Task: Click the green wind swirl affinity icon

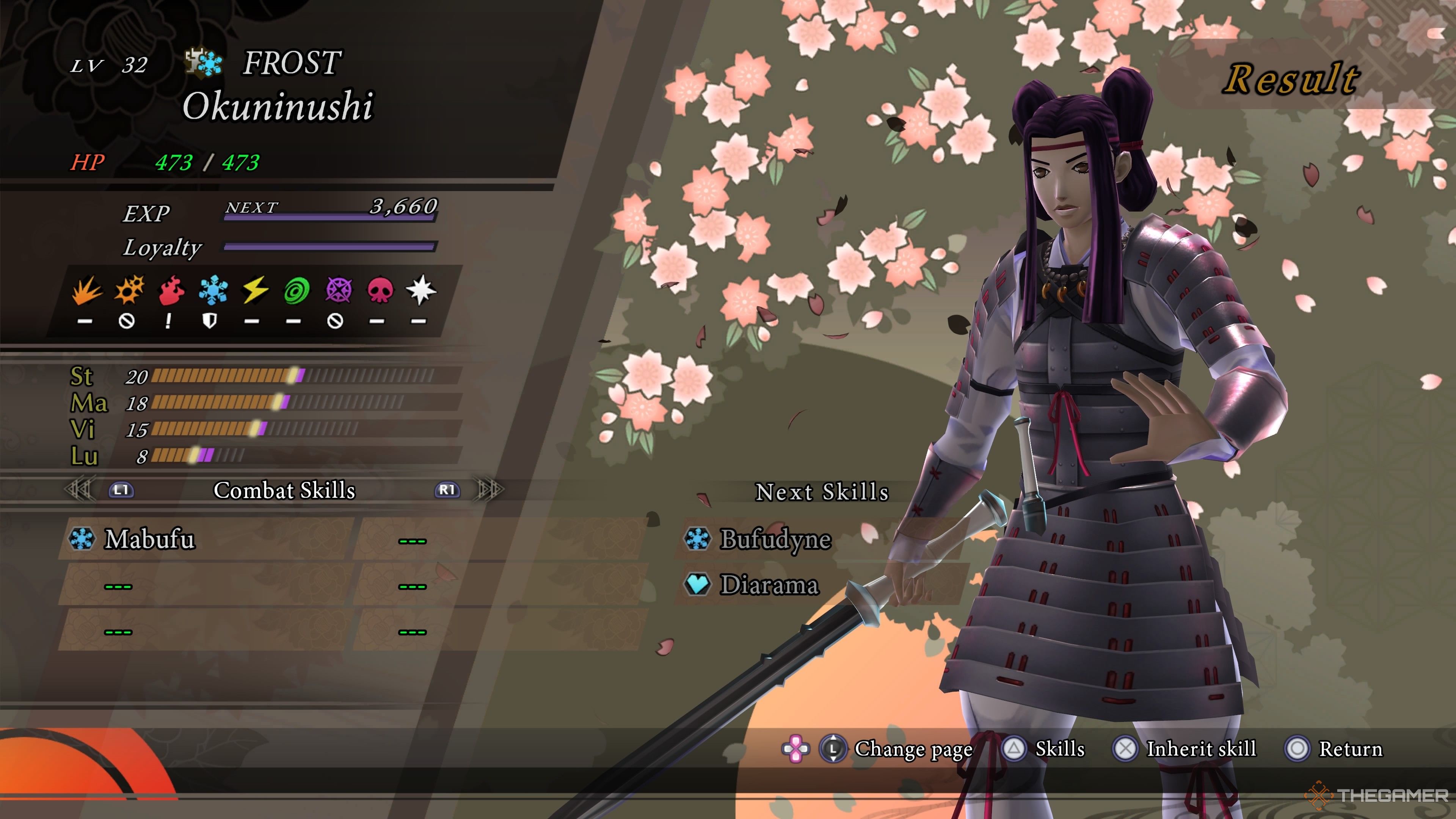Action: pos(296,290)
